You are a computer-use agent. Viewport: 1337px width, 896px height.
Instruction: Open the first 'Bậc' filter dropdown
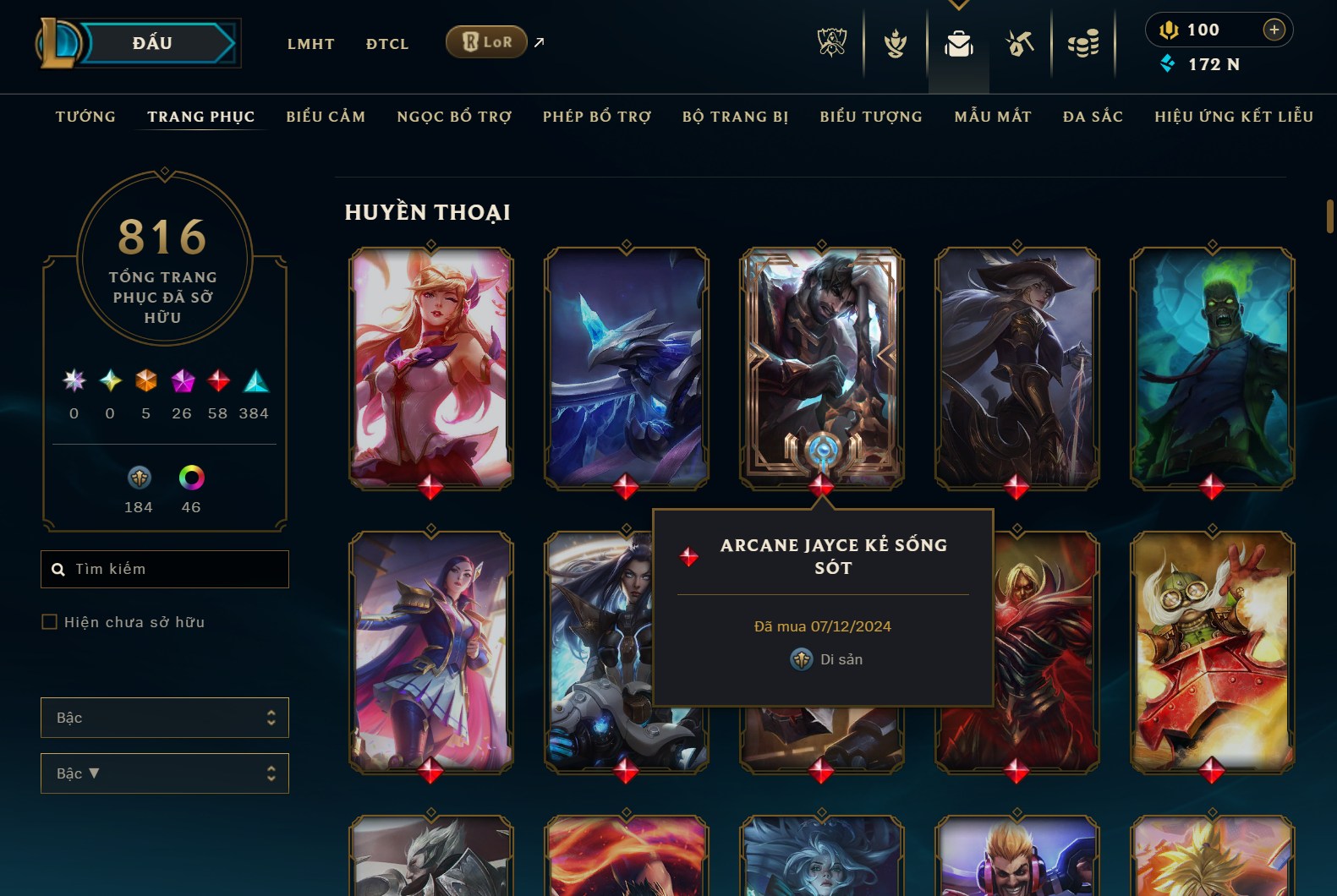(x=164, y=717)
